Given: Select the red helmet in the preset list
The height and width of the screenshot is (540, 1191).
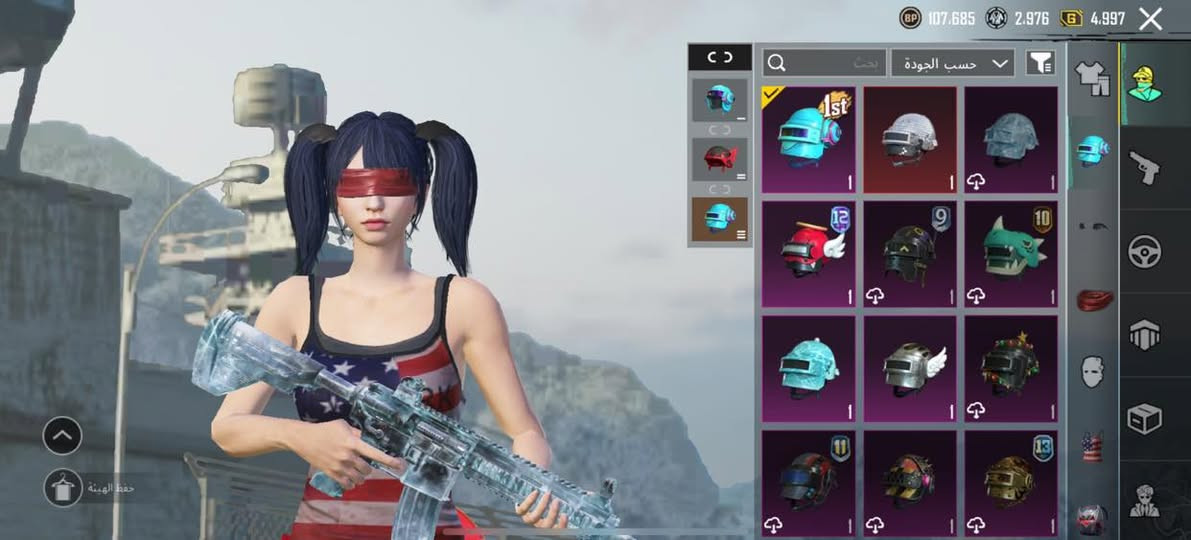Looking at the screenshot, I should pyautogui.click(x=719, y=159).
